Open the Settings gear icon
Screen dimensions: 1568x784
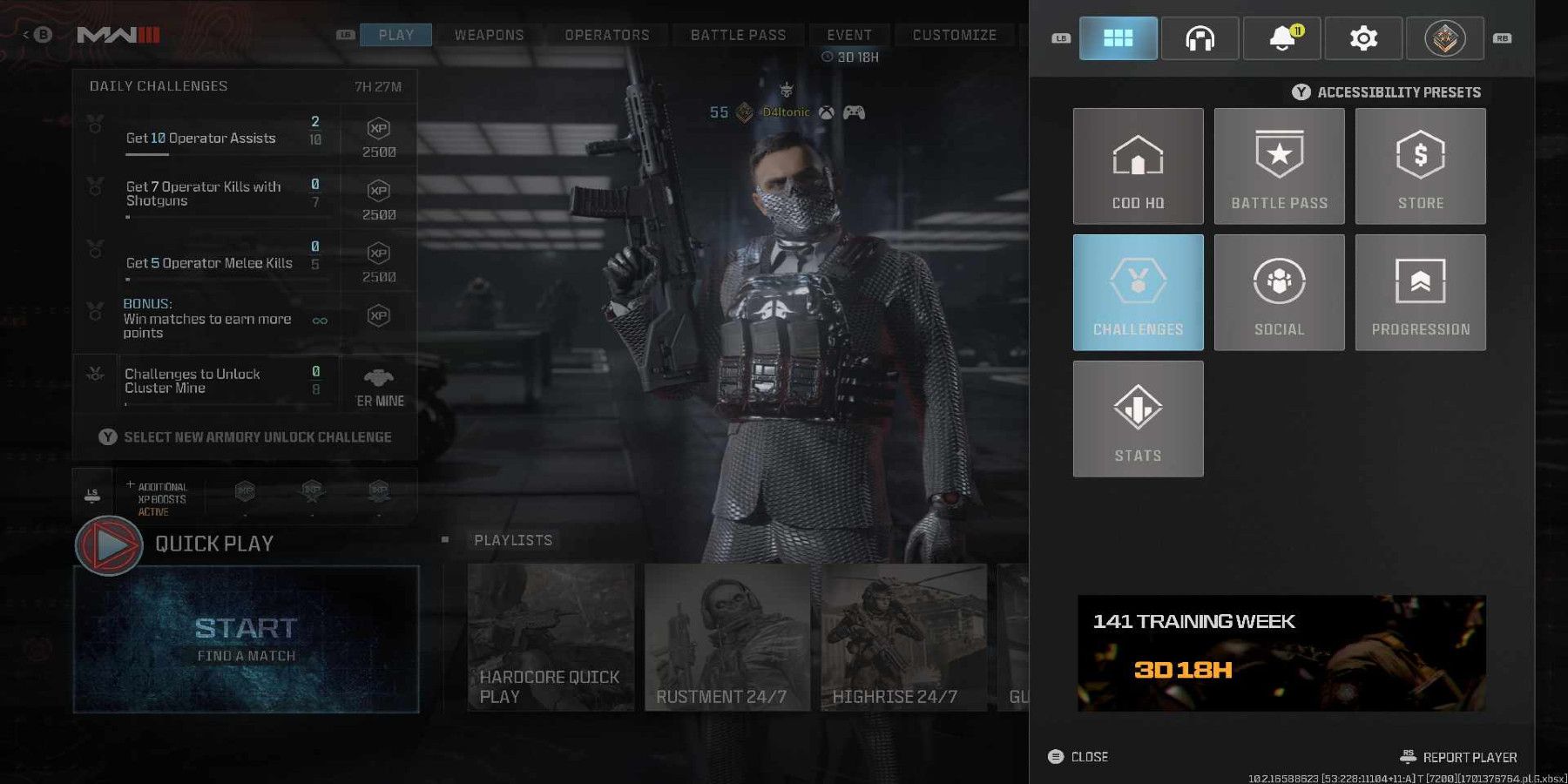[x=1362, y=37]
